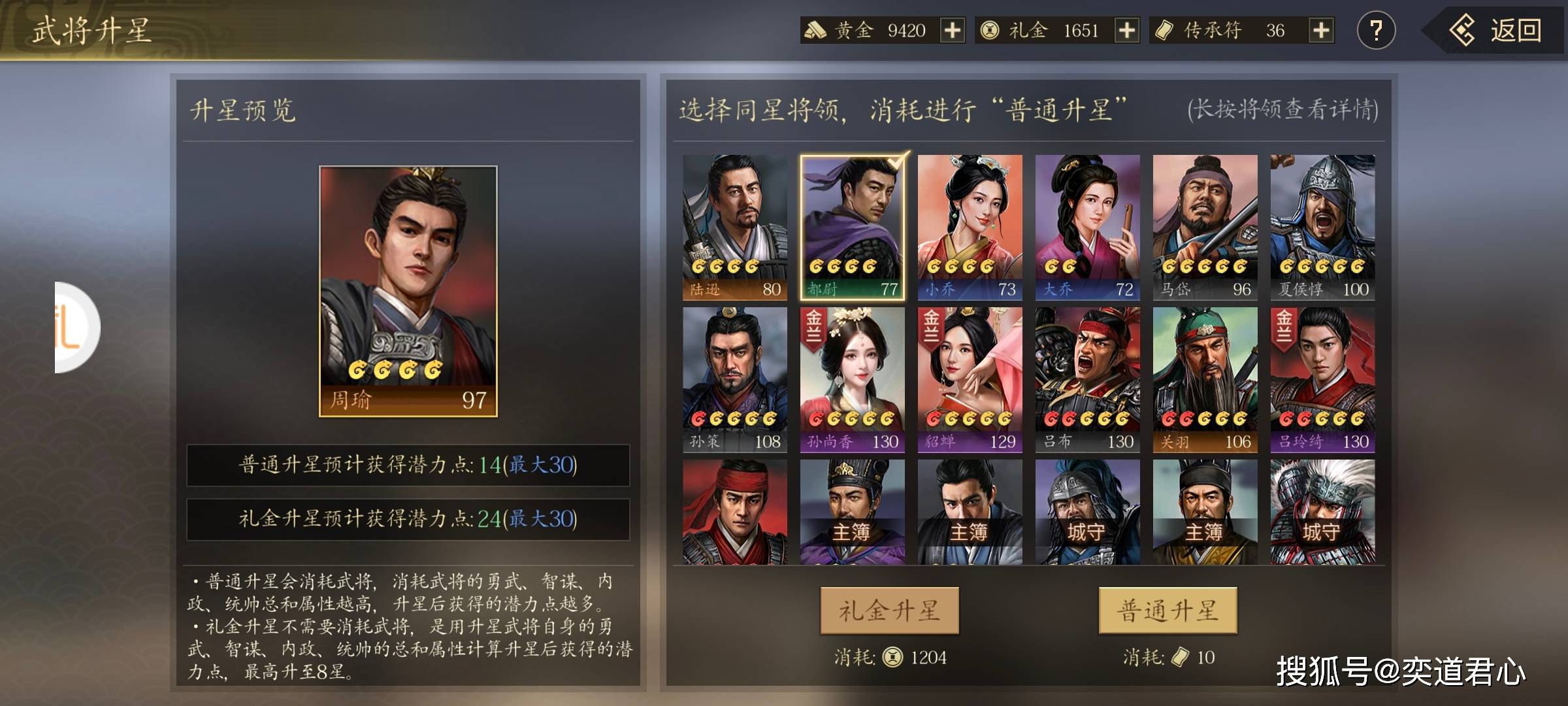Image resolution: width=1568 pixels, height=706 pixels.
Task: Select the 孙策 general card
Action: 735,380
